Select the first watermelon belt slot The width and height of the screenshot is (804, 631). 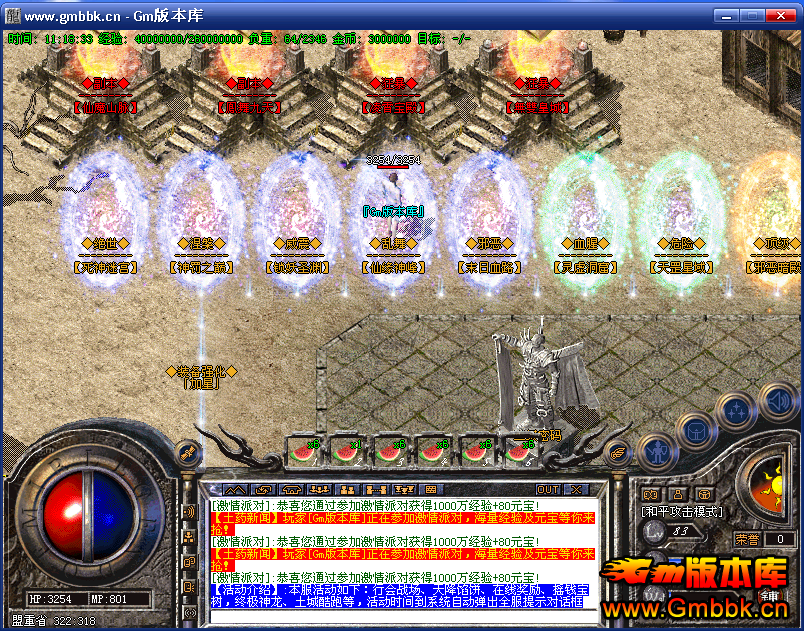point(302,451)
